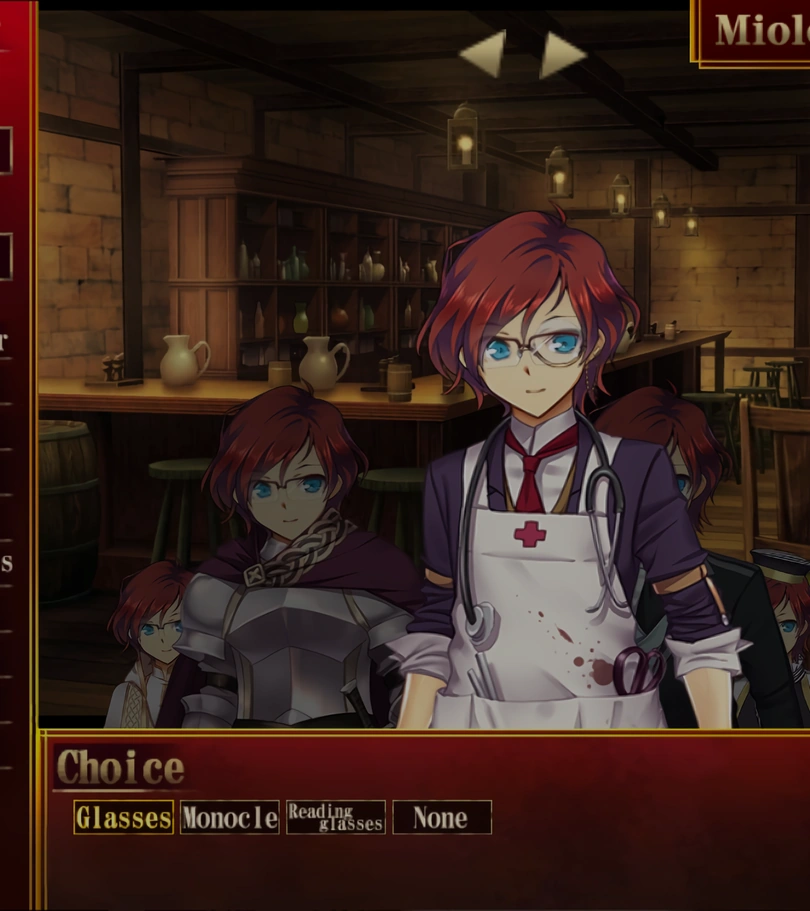Click the right arrow above the character
Screen dimensions: 810x911
tap(561, 54)
